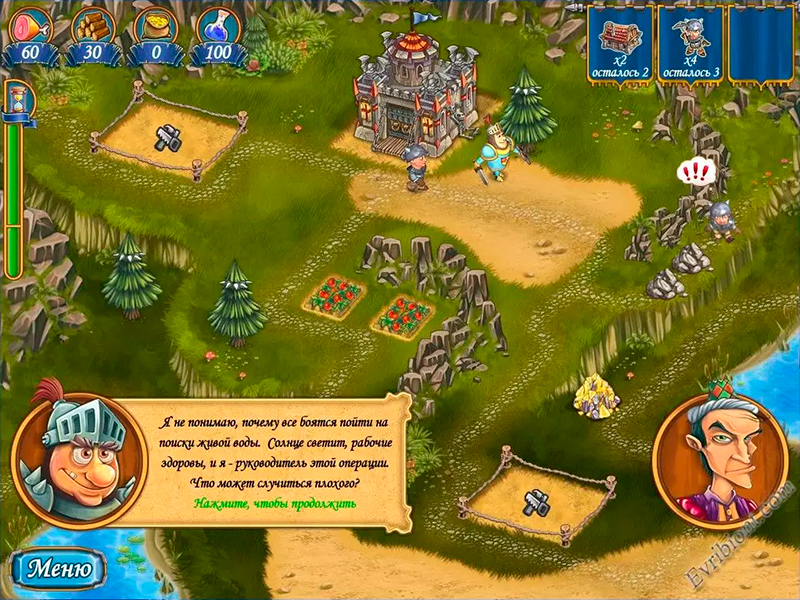This screenshot has width=800, height=600.
Task: Click 'Нажмите, чтобы продолжить' to continue dialogue
Action: click(x=276, y=503)
